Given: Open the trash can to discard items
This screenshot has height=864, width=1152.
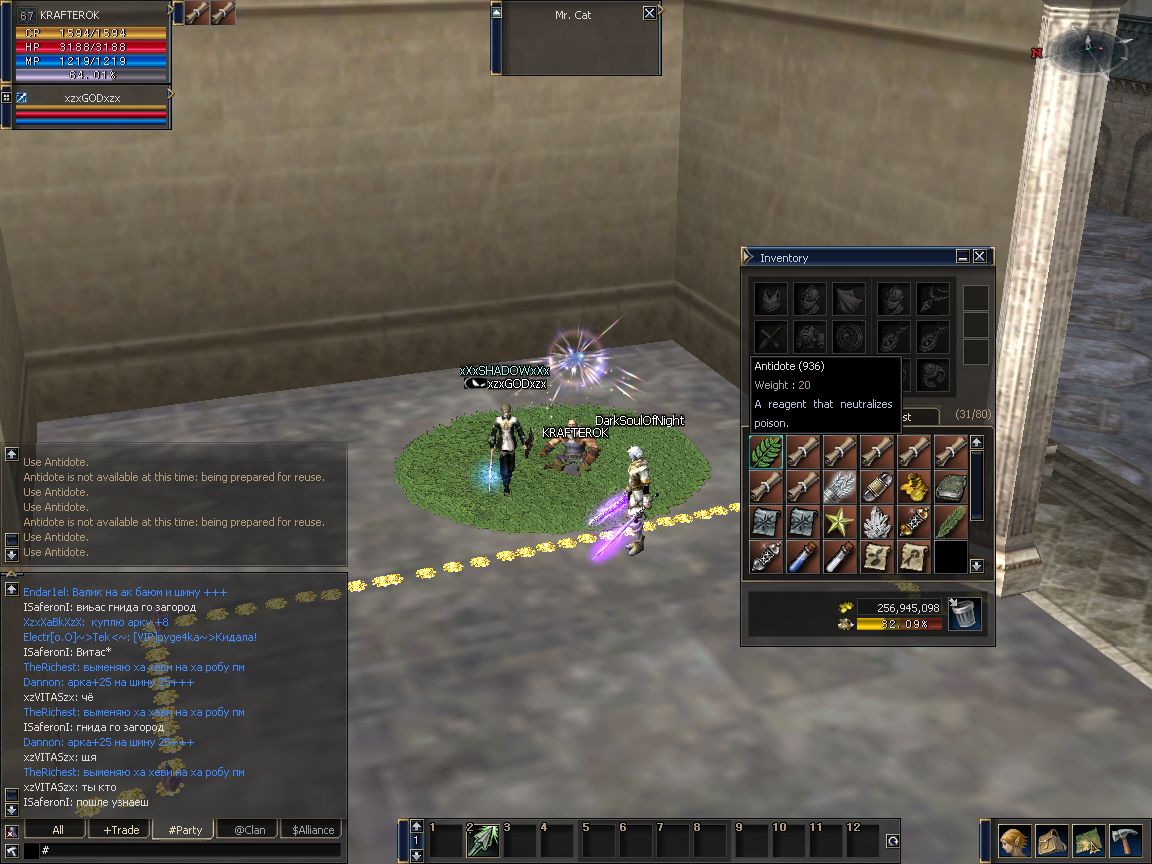Looking at the screenshot, I should coord(965,612).
